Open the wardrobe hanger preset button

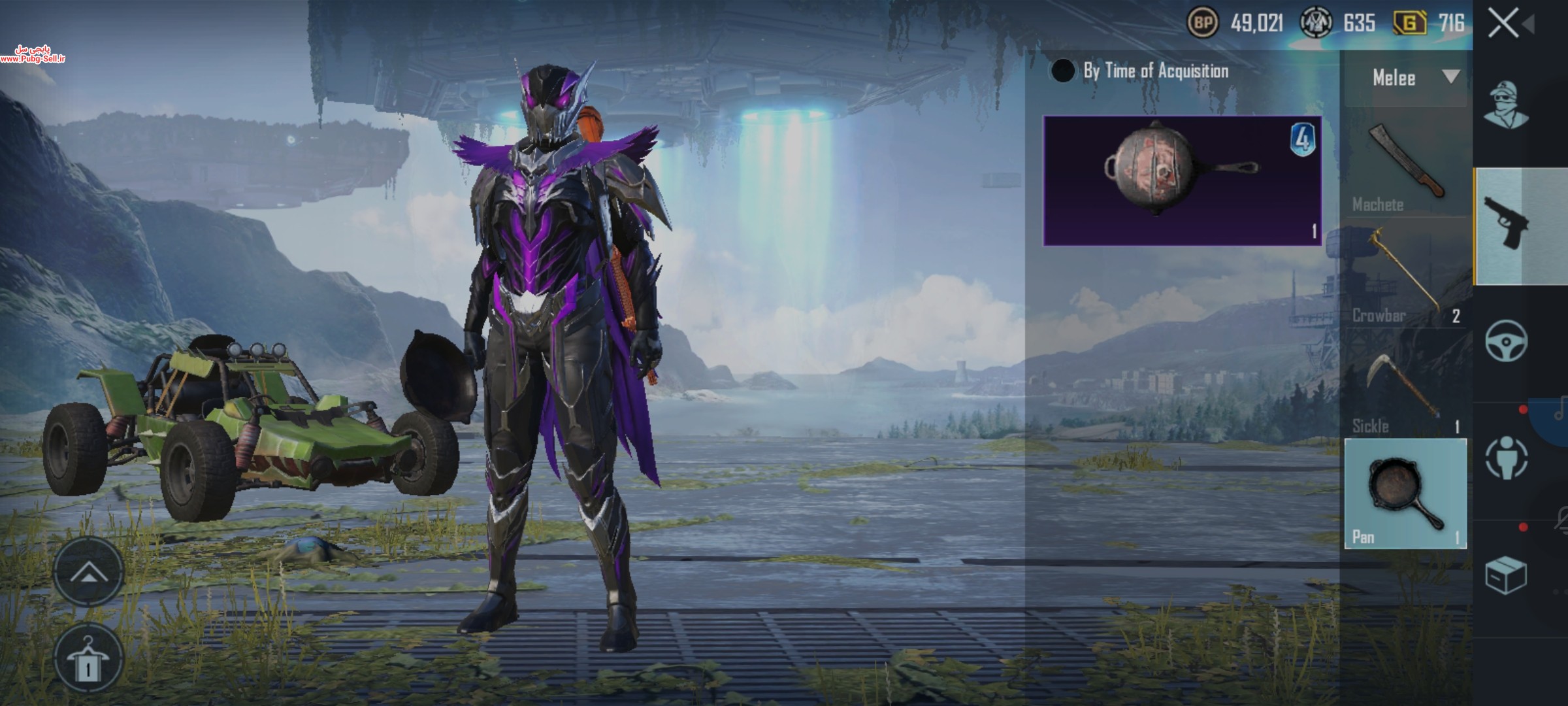pos(89,660)
